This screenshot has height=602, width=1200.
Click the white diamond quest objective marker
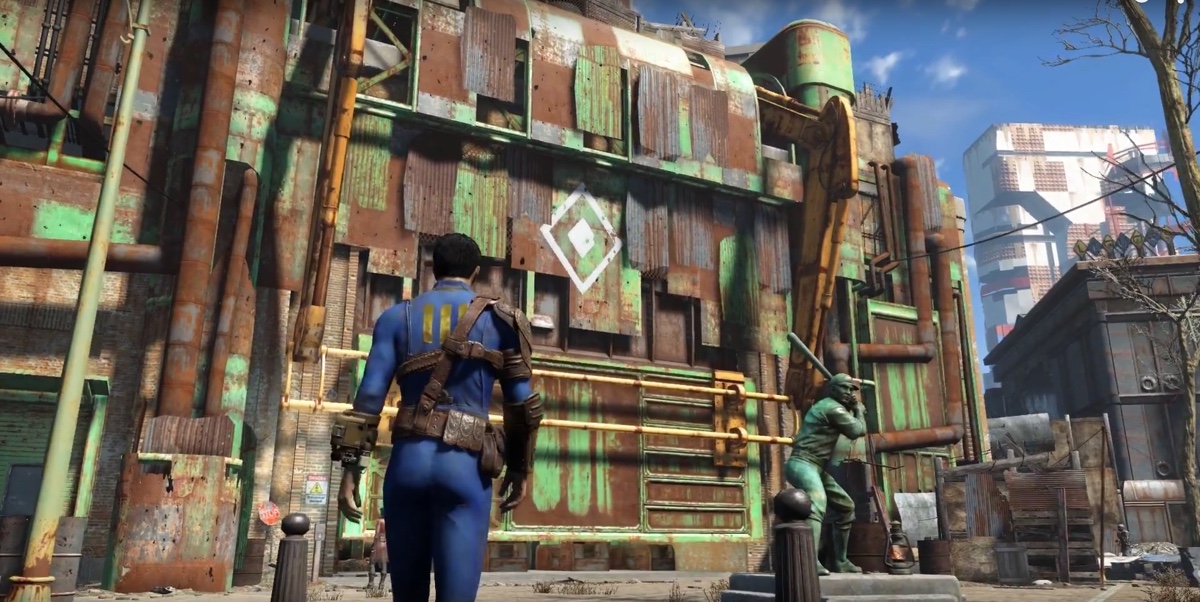(x=580, y=237)
